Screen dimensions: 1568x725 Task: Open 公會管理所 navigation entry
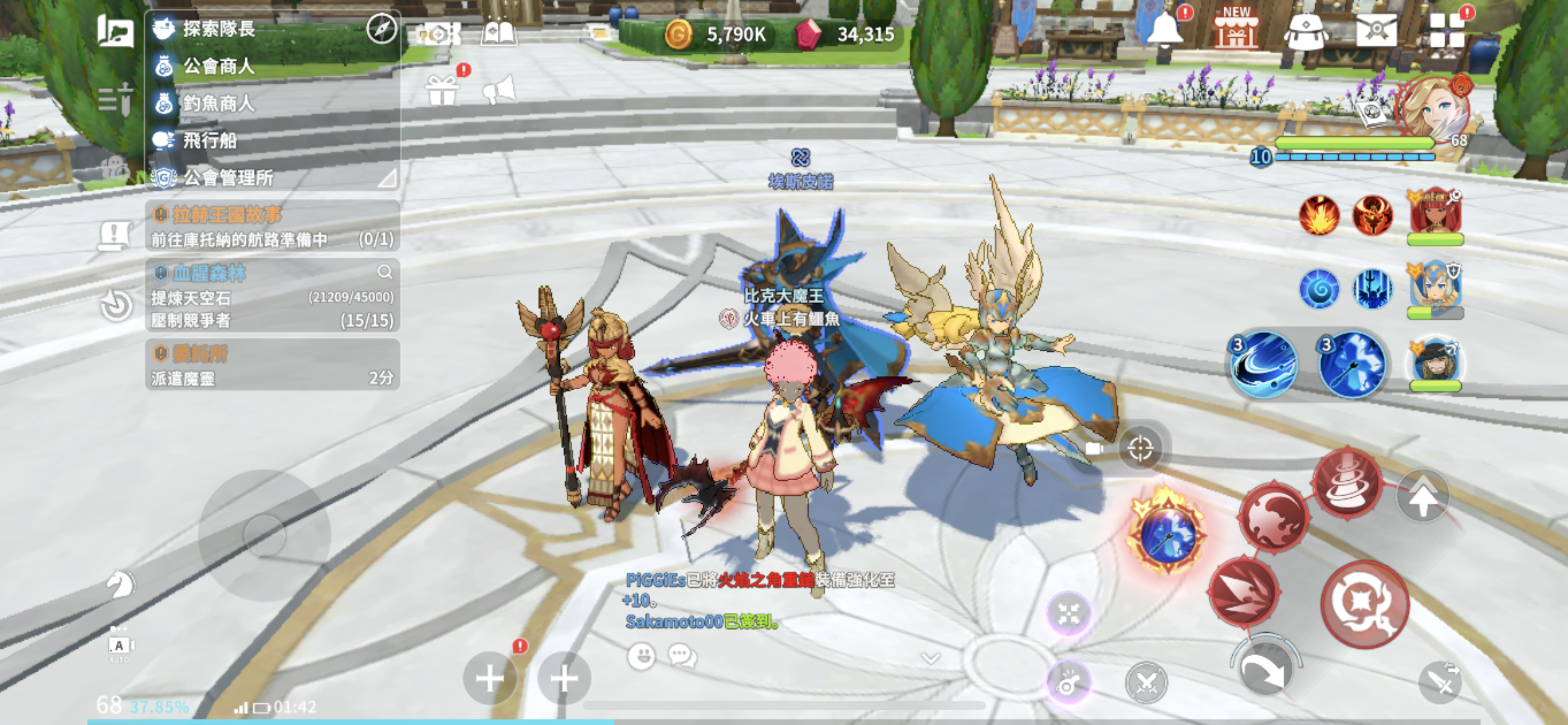pos(228,178)
